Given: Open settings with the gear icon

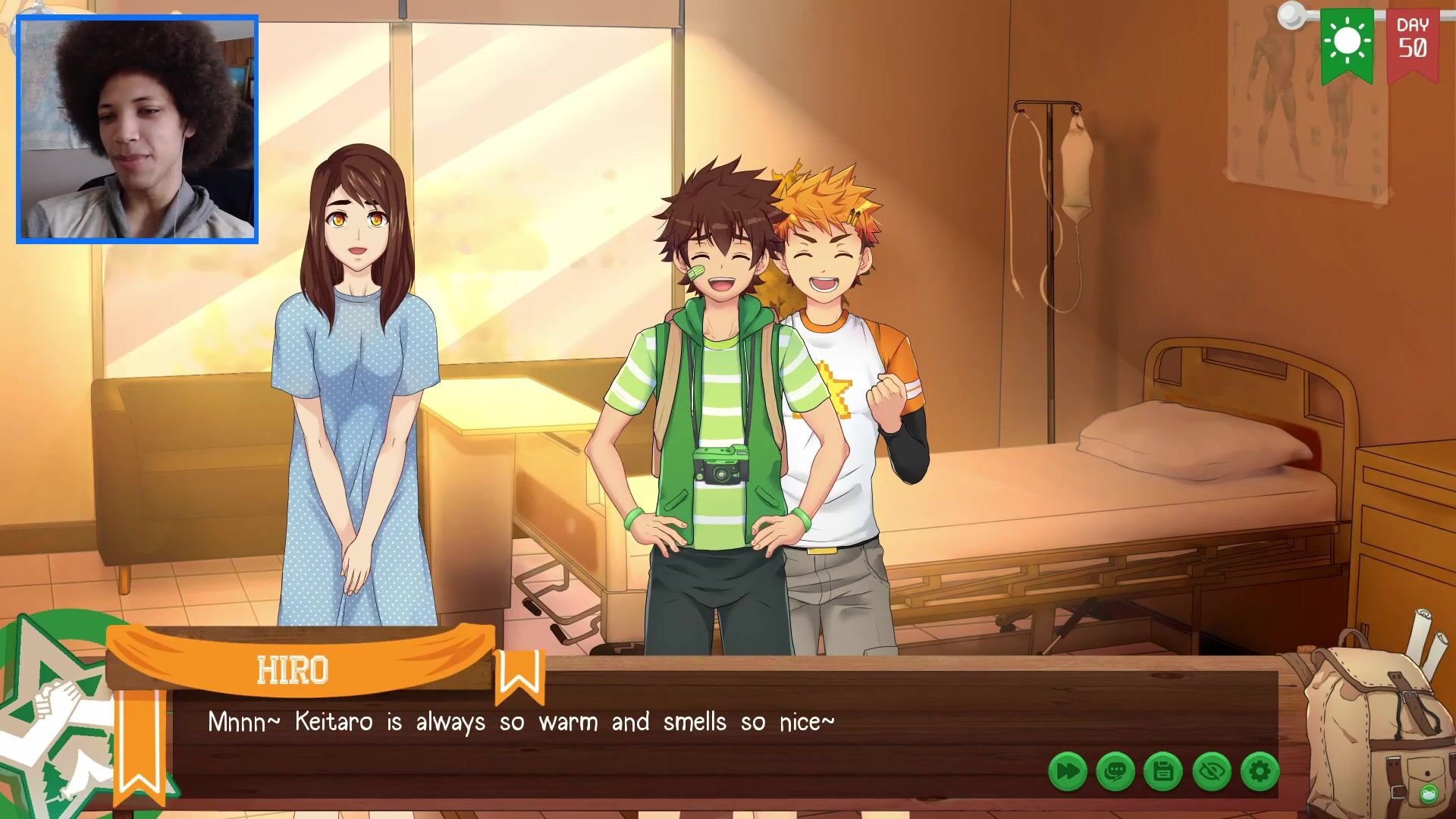Looking at the screenshot, I should tap(1260, 772).
